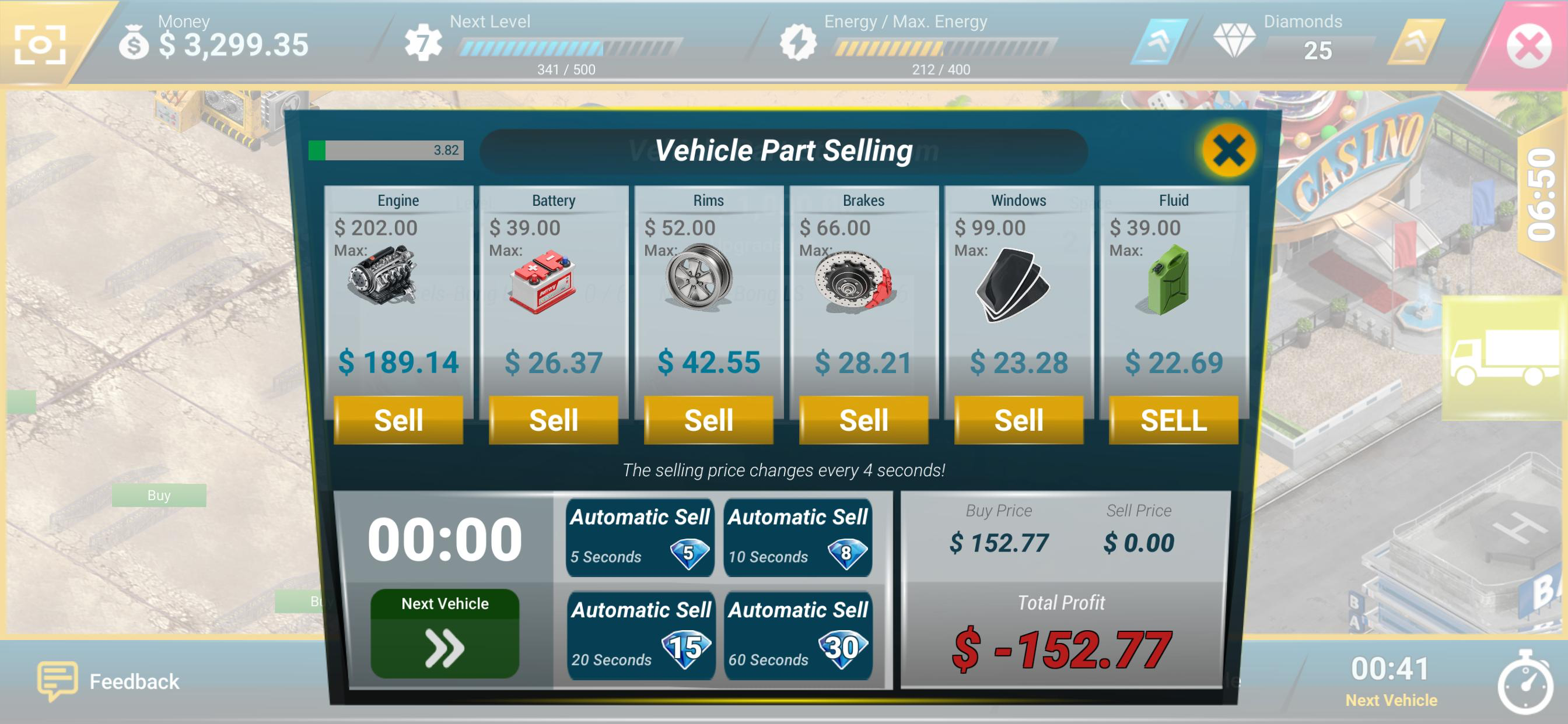The height and width of the screenshot is (724, 1568).
Task: Buy 20 Seconds Automatic Sell
Action: coord(640,635)
